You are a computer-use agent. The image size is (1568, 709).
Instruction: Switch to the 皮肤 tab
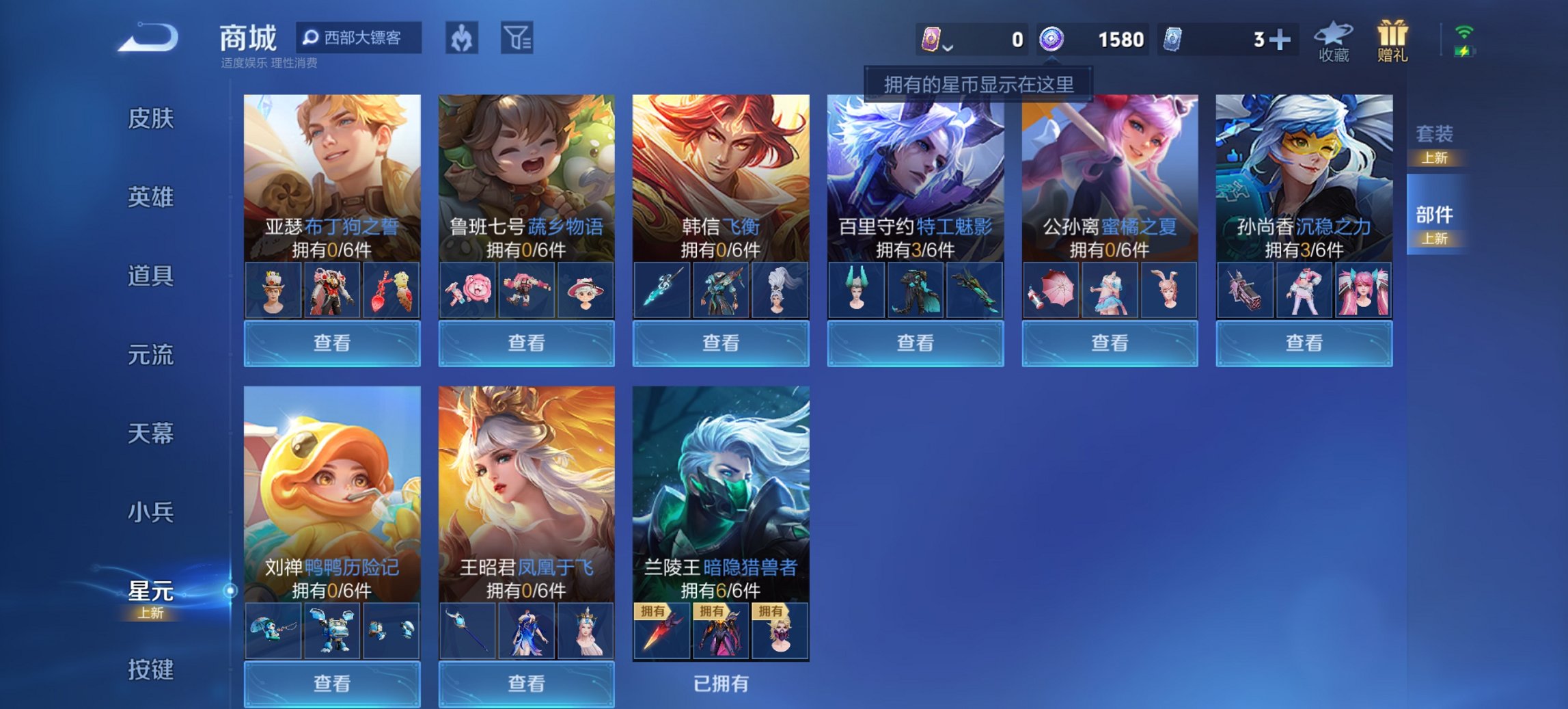(x=152, y=119)
